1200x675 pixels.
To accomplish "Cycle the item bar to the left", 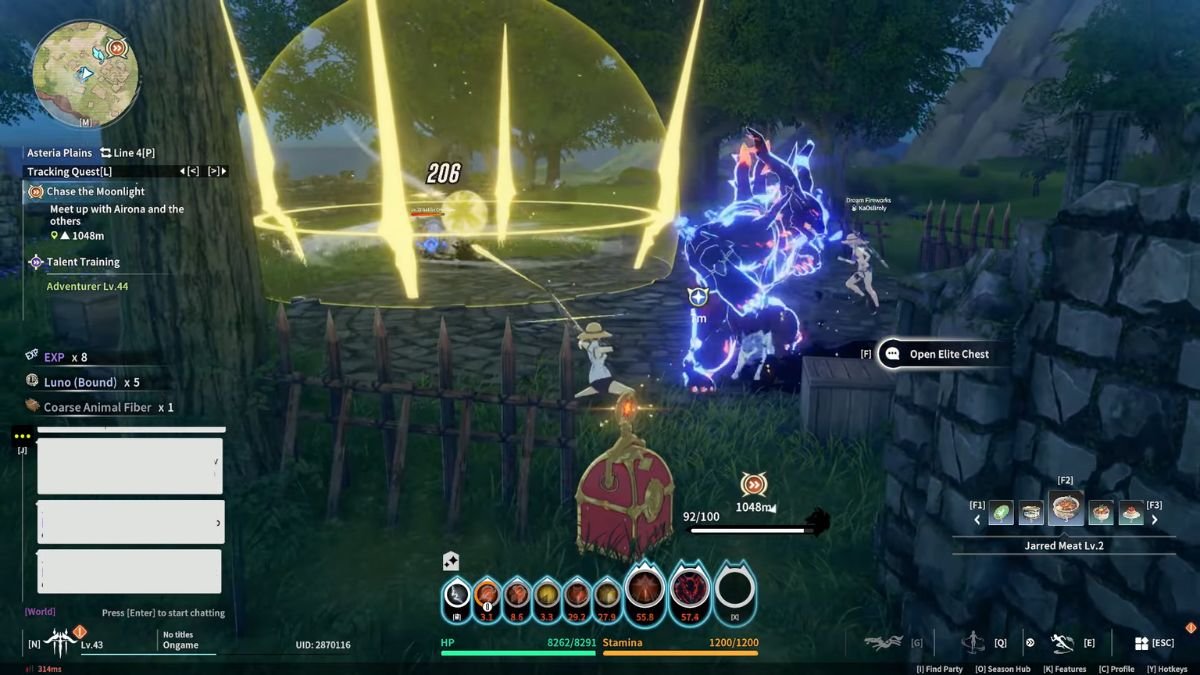I will pyautogui.click(x=977, y=519).
